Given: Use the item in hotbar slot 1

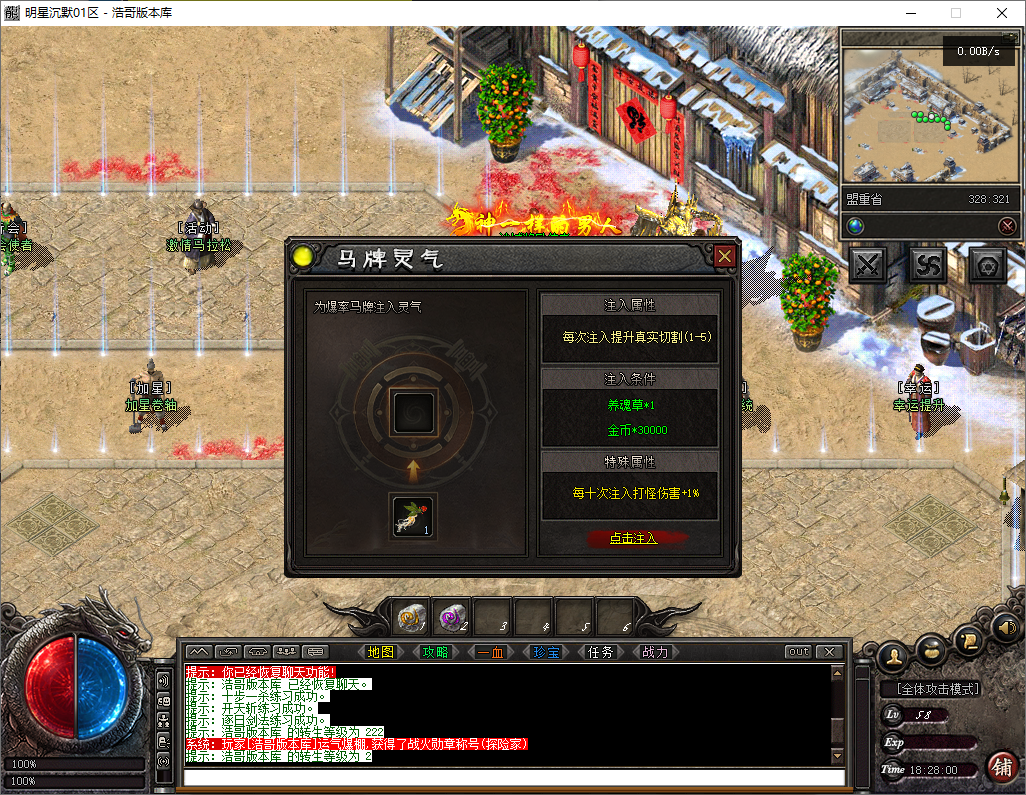Looking at the screenshot, I should (411, 617).
